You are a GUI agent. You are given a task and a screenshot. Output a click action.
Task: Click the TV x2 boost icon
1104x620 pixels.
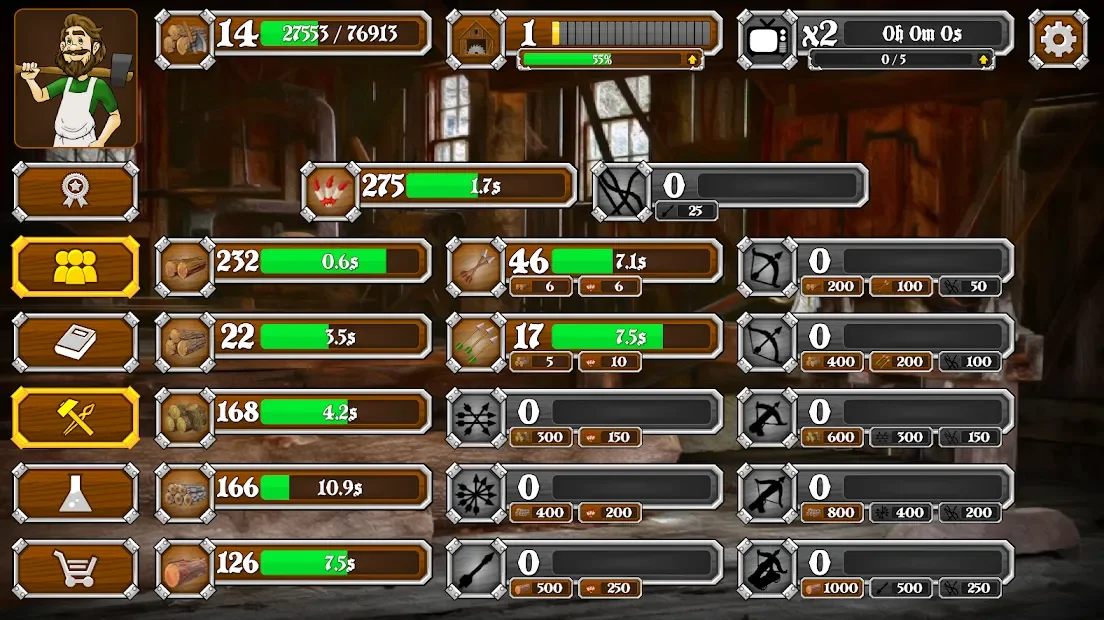point(767,39)
